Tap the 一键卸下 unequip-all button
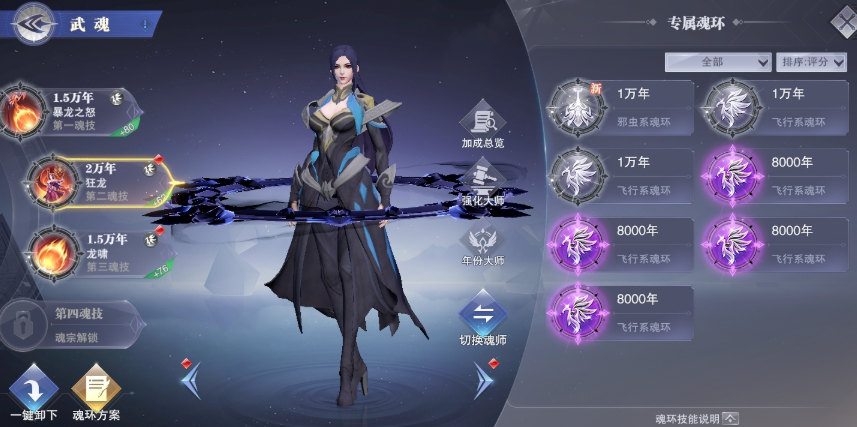The height and width of the screenshot is (427, 857). (x=33, y=395)
